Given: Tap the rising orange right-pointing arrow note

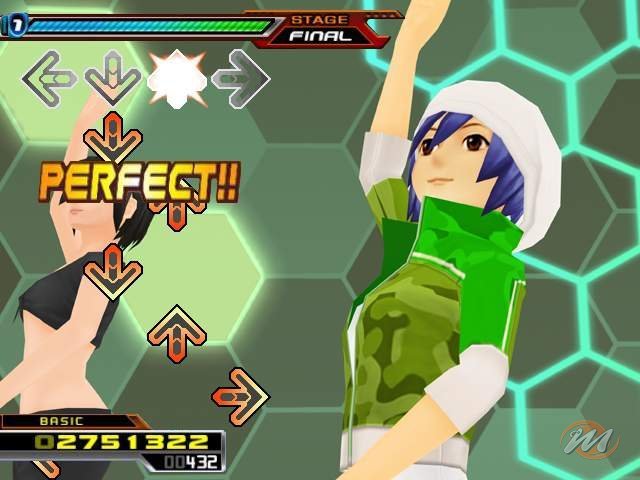Looking at the screenshot, I should (241, 396).
